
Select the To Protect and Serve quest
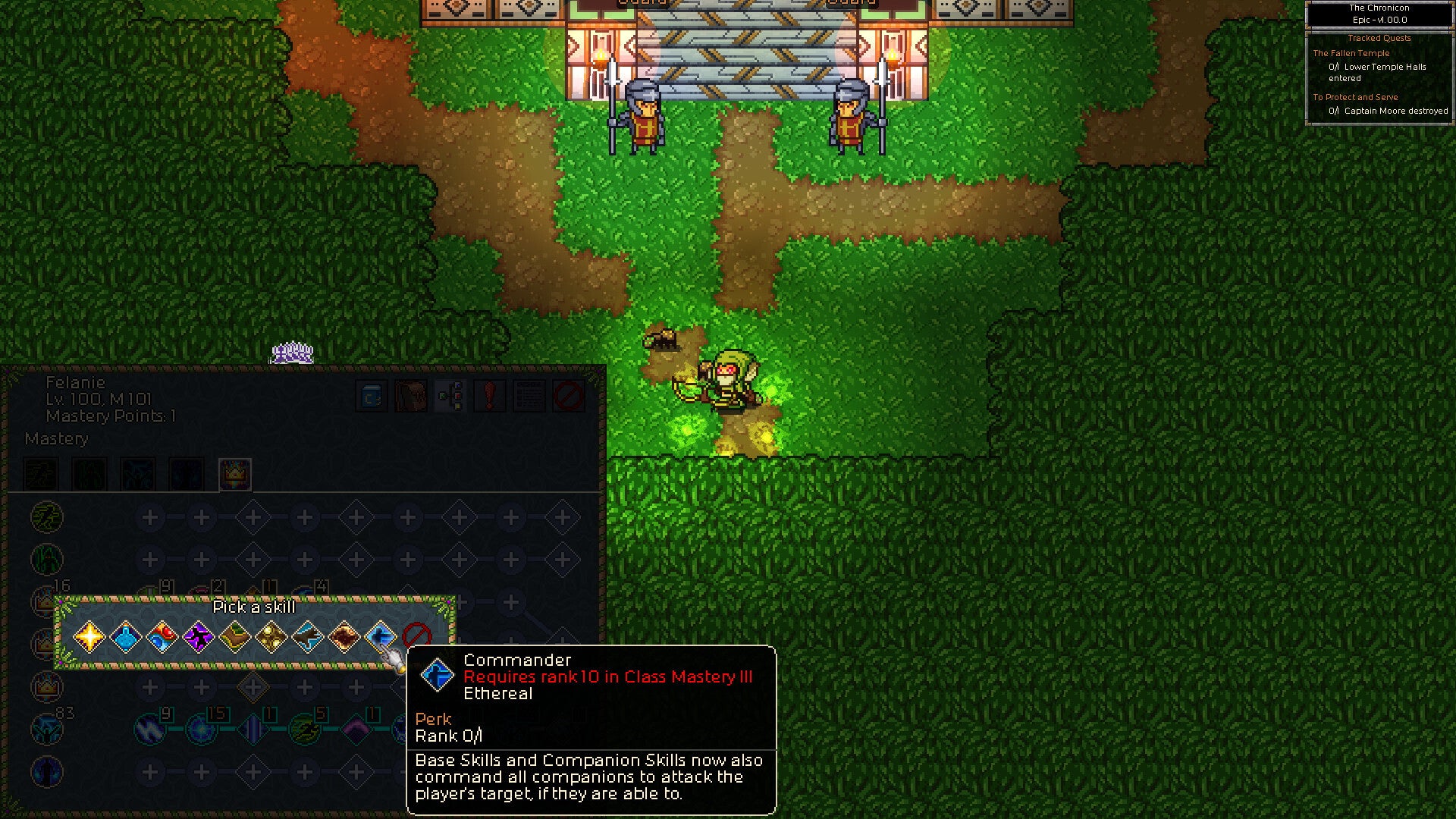[x=1354, y=97]
